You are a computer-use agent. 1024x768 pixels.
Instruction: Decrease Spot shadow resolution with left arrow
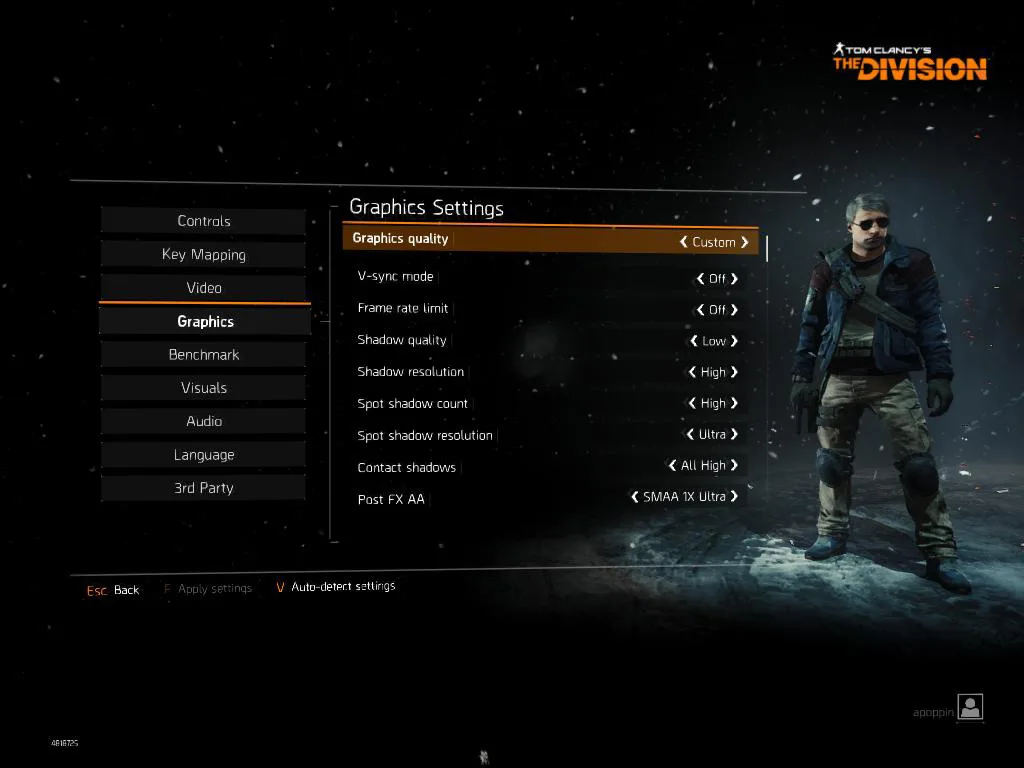(689, 435)
